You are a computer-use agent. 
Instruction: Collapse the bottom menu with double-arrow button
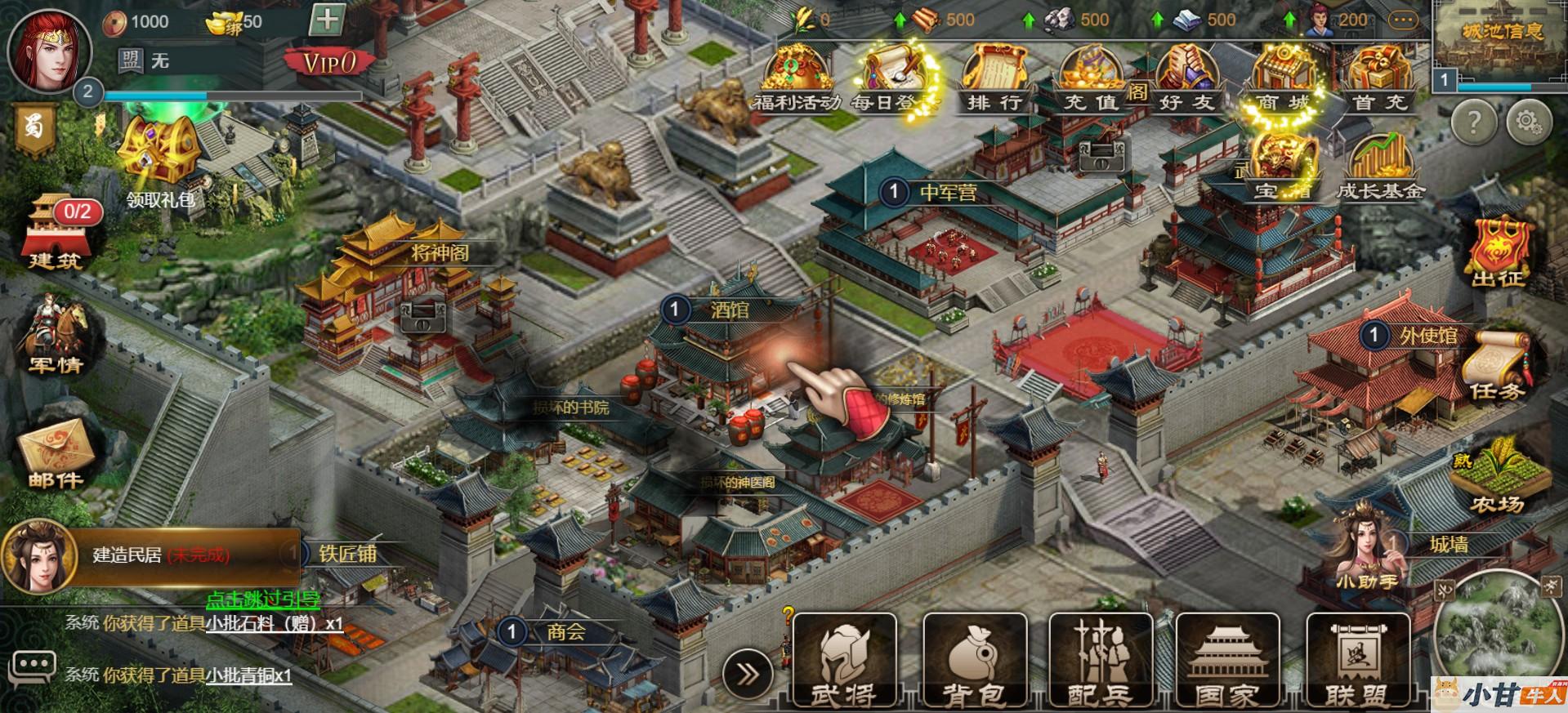tap(746, 674)
